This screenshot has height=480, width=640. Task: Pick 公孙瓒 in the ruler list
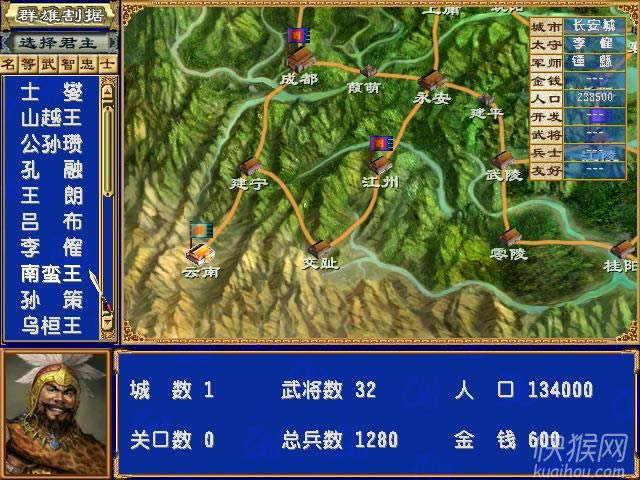(x=52, y=144)
